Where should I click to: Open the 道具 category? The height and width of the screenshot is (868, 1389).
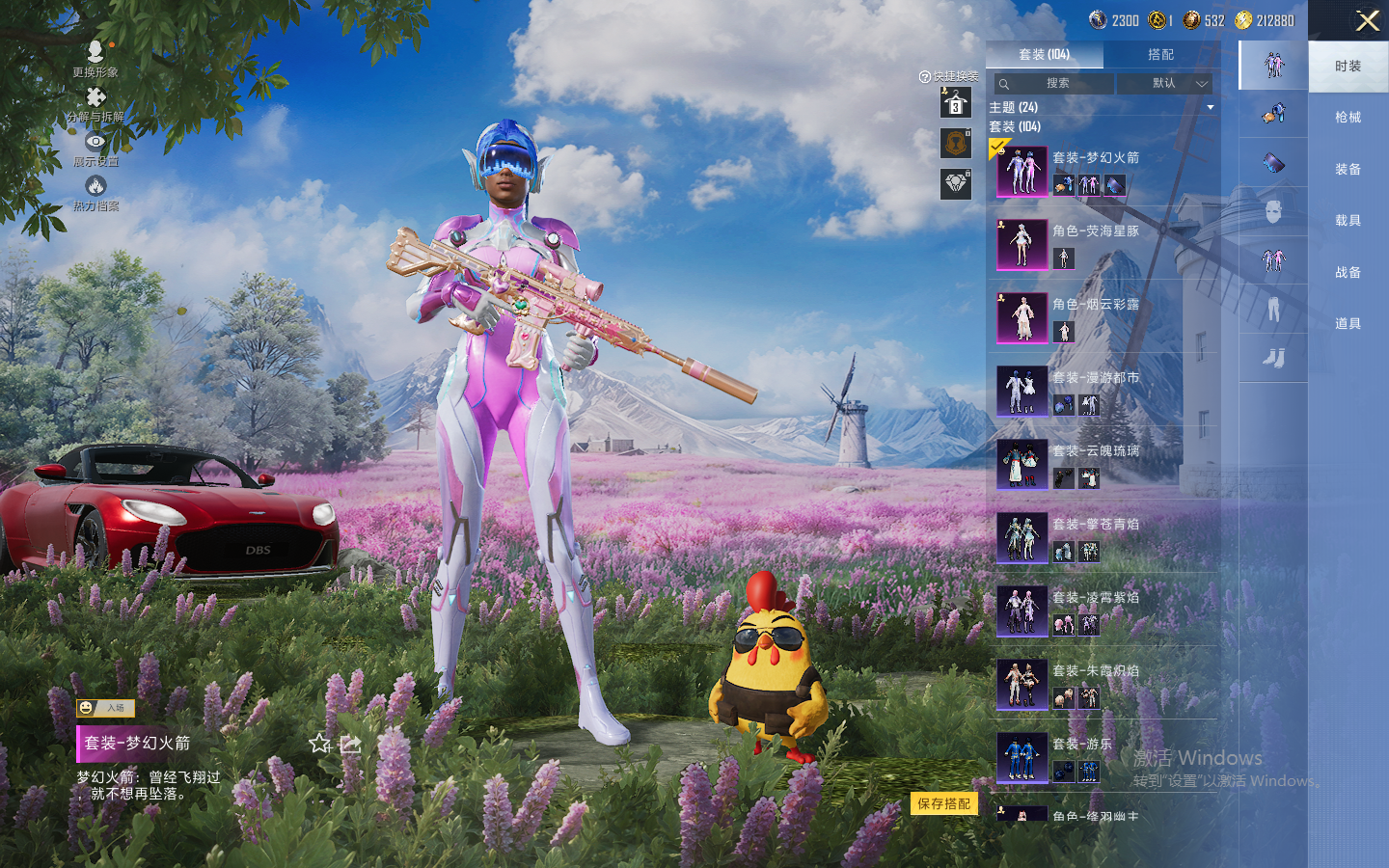pyautogui.click(x=1348, y=324)
